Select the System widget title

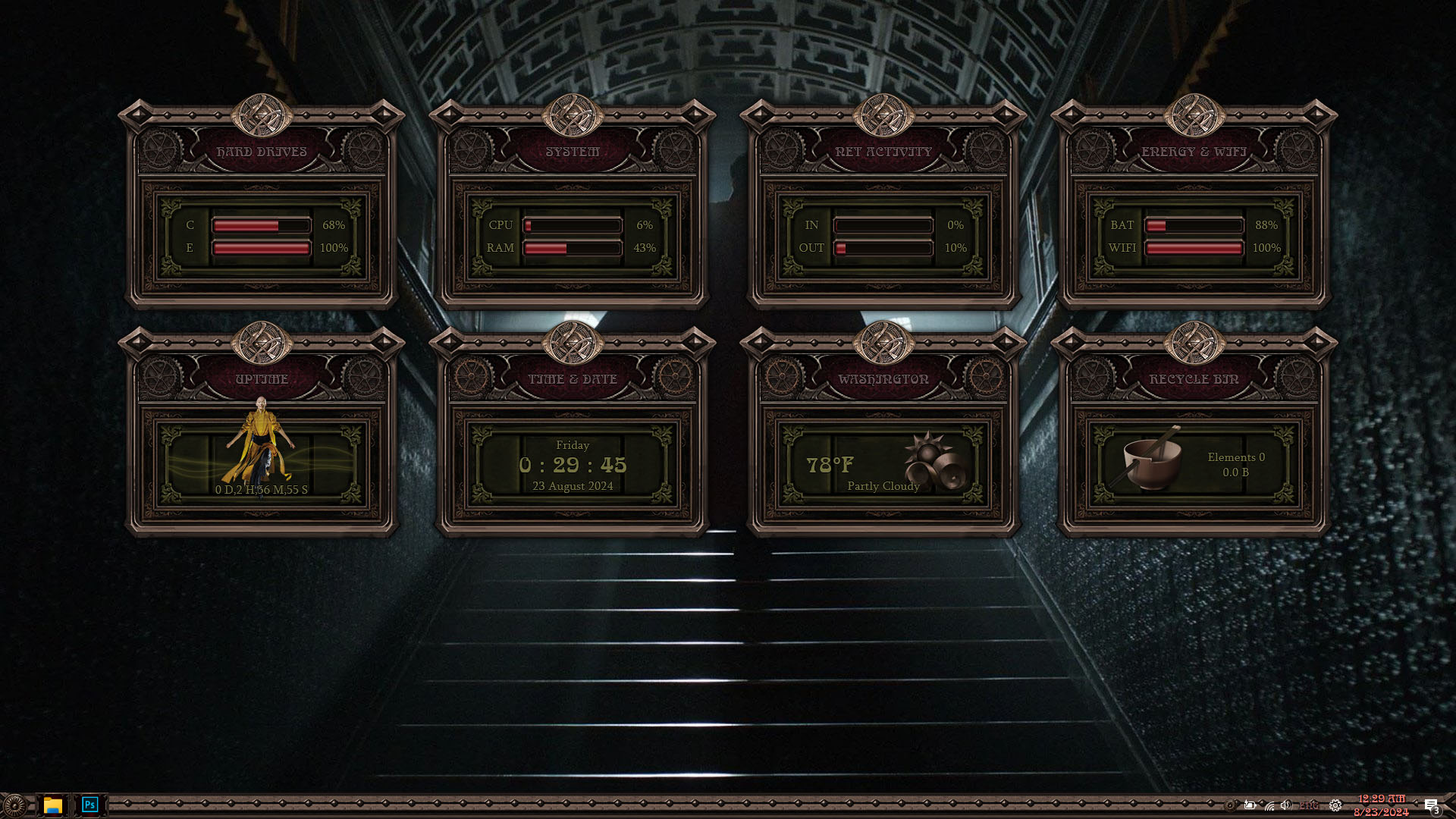[x=573, y=152]
